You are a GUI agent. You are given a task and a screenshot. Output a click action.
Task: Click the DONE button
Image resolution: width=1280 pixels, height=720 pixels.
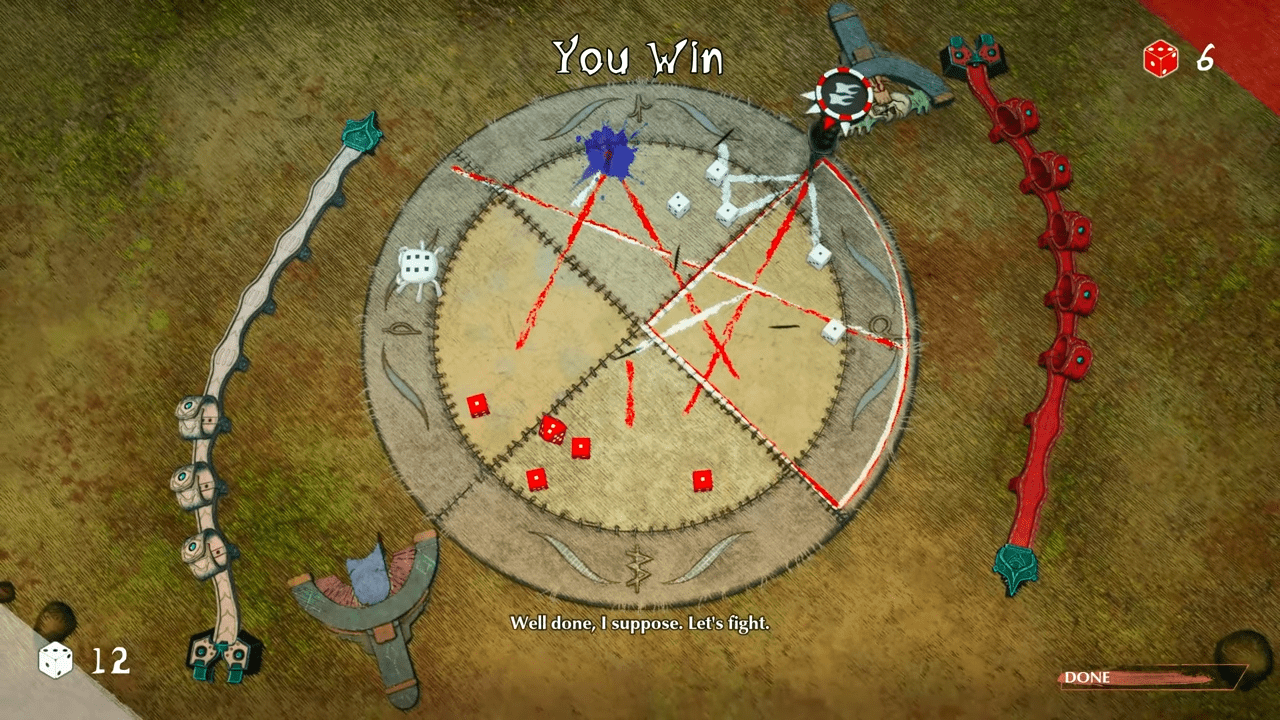pyautogui.click(x=1150, y=678)
